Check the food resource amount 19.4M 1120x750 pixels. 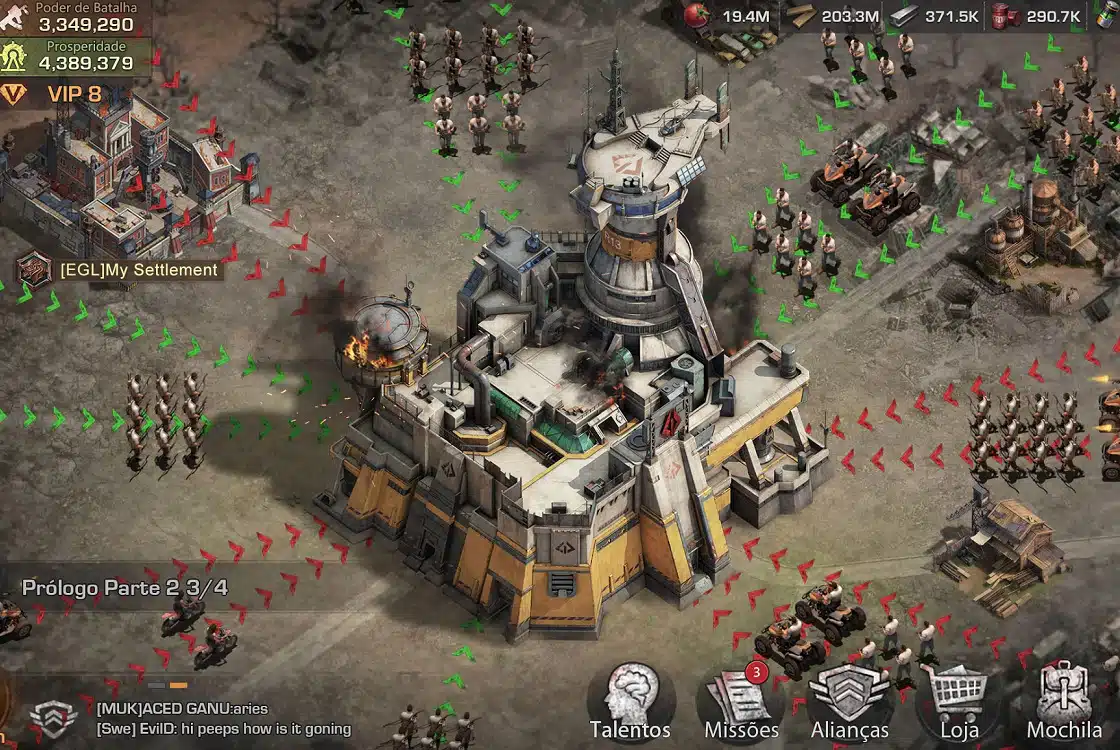[x=732, y=16]
